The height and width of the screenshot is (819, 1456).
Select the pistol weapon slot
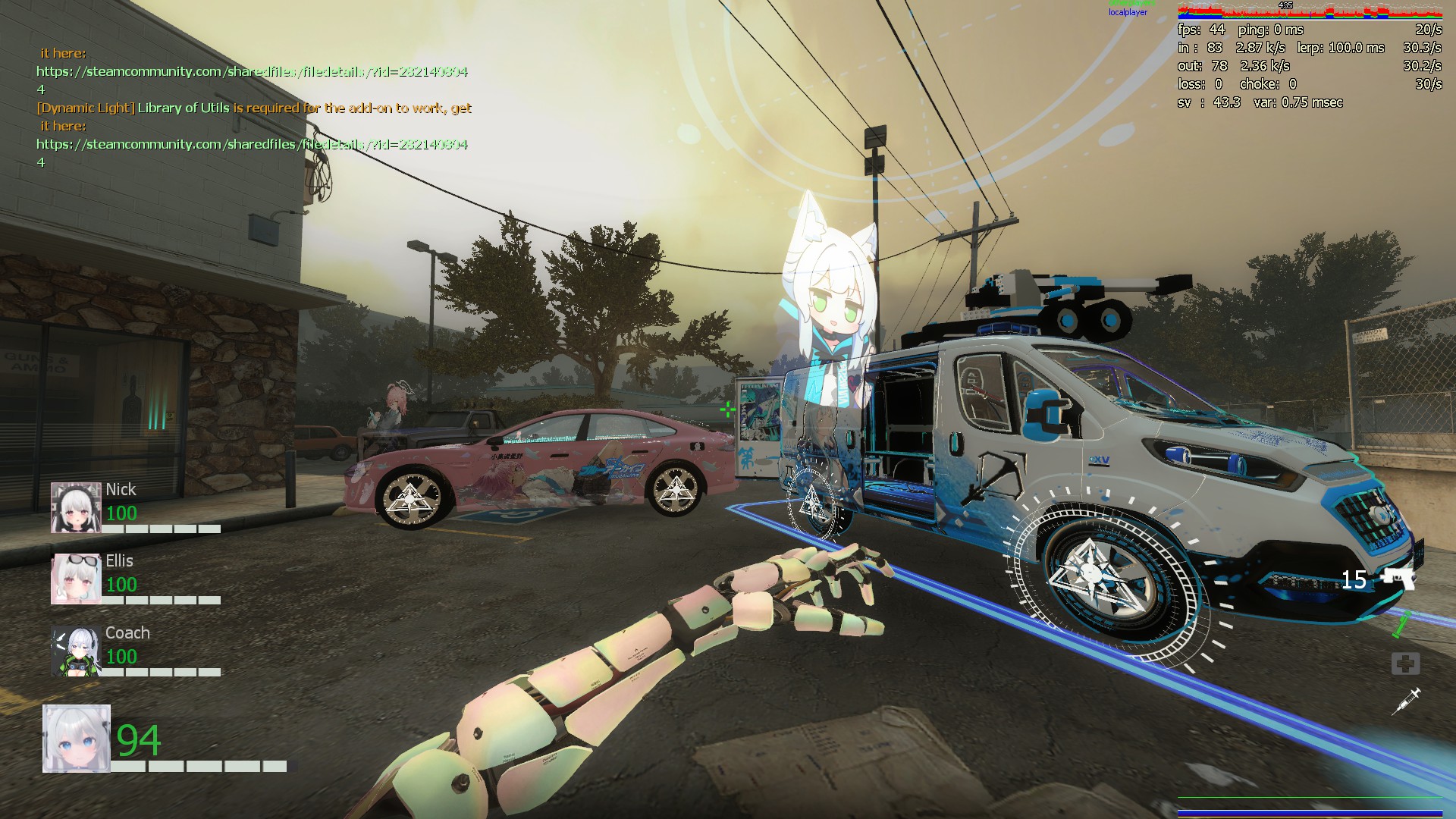pos(1397,579)
